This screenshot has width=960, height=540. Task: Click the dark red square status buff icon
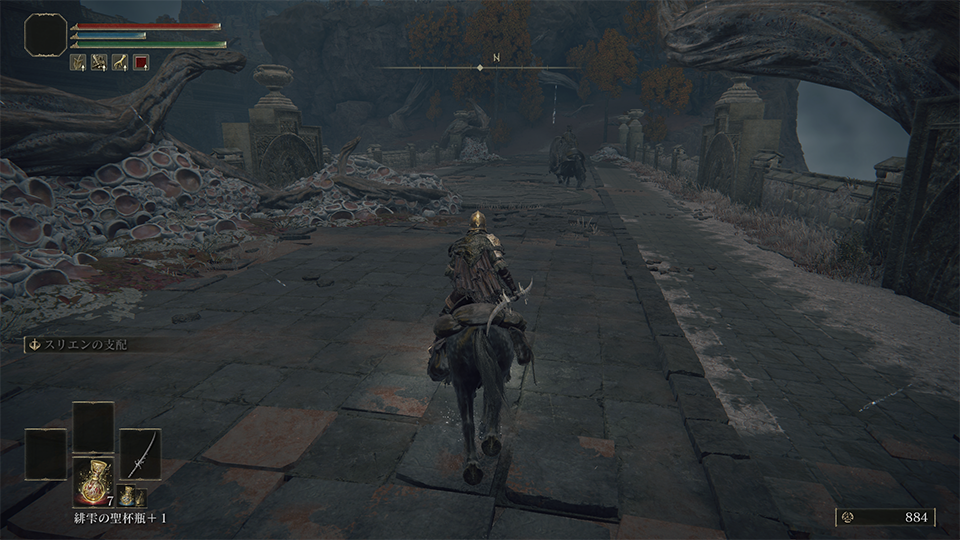point(141,62)
